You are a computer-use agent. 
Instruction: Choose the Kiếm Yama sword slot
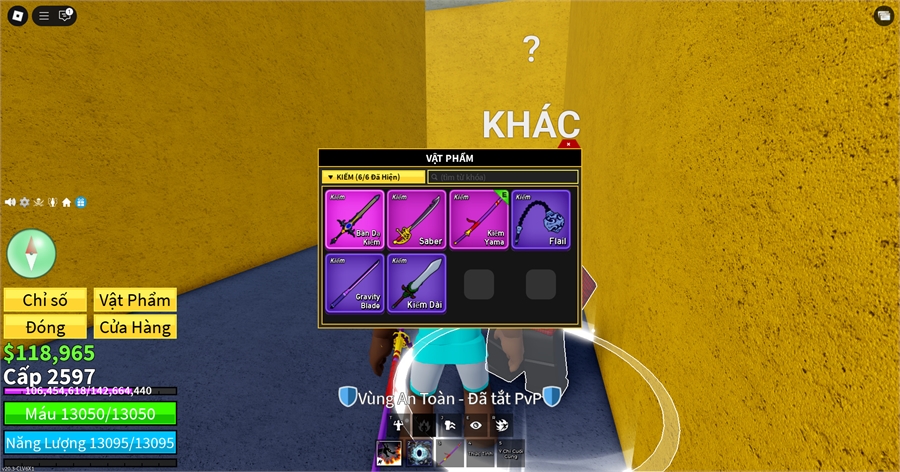479,219
